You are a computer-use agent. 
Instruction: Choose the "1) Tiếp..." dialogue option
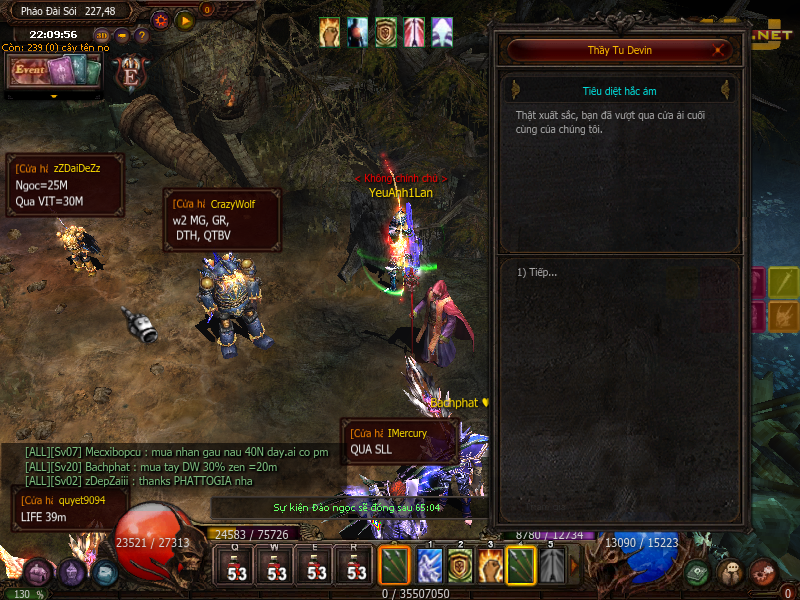pos(537,272)
